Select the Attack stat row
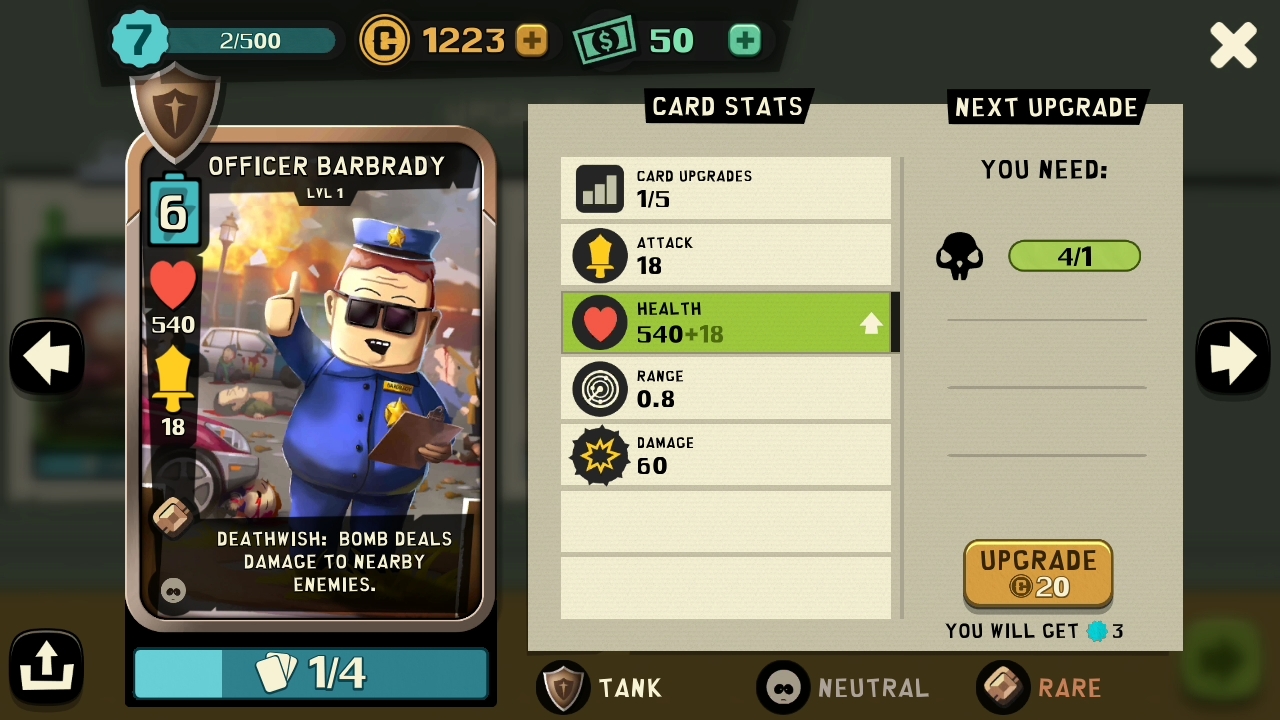Viewport: 1280px width, 720px height. [x=726, y=255]
